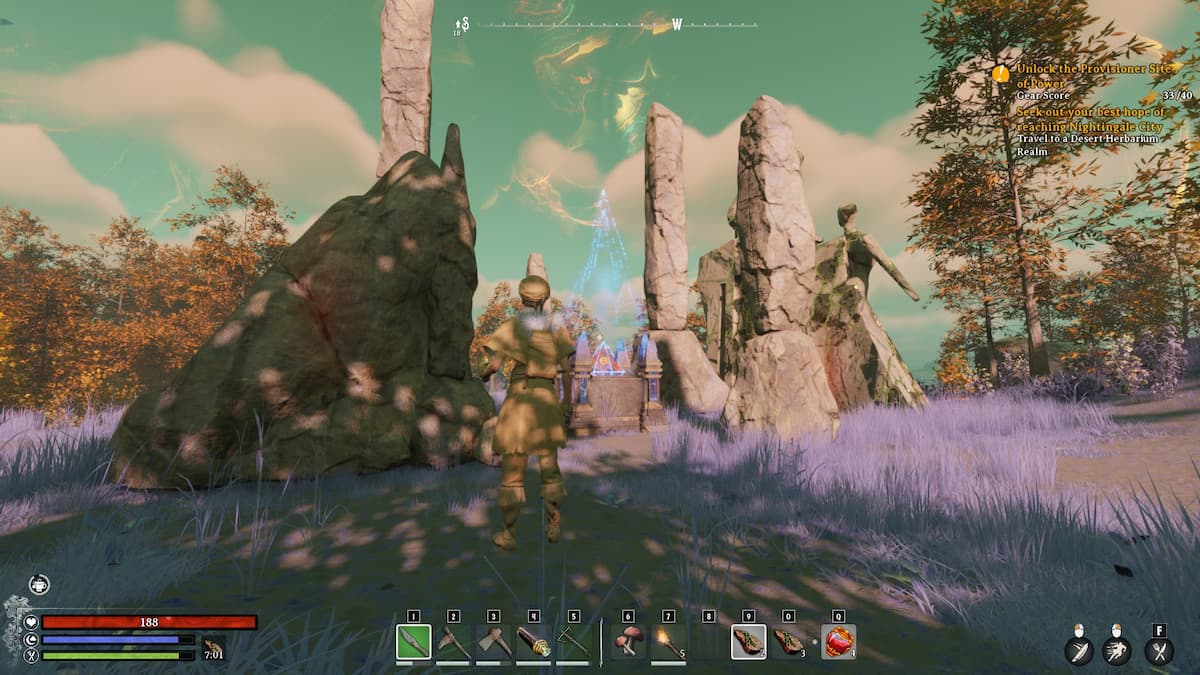Choose the axe in hotbar slot 3
The height and width of the screenshot is (675, 1200).
pos(493,642)
